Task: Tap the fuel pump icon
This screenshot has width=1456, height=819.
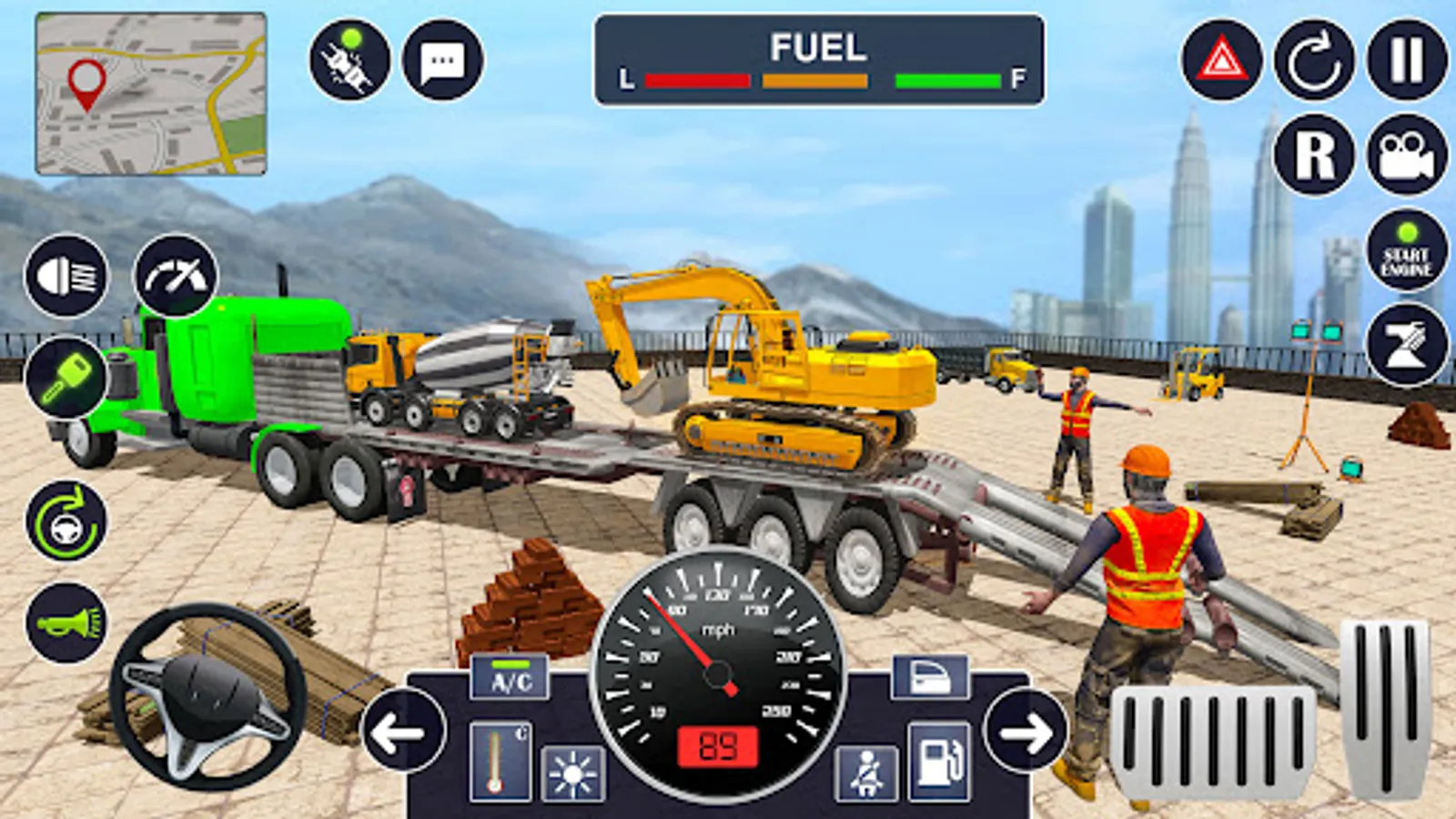Action: point(938,763)
